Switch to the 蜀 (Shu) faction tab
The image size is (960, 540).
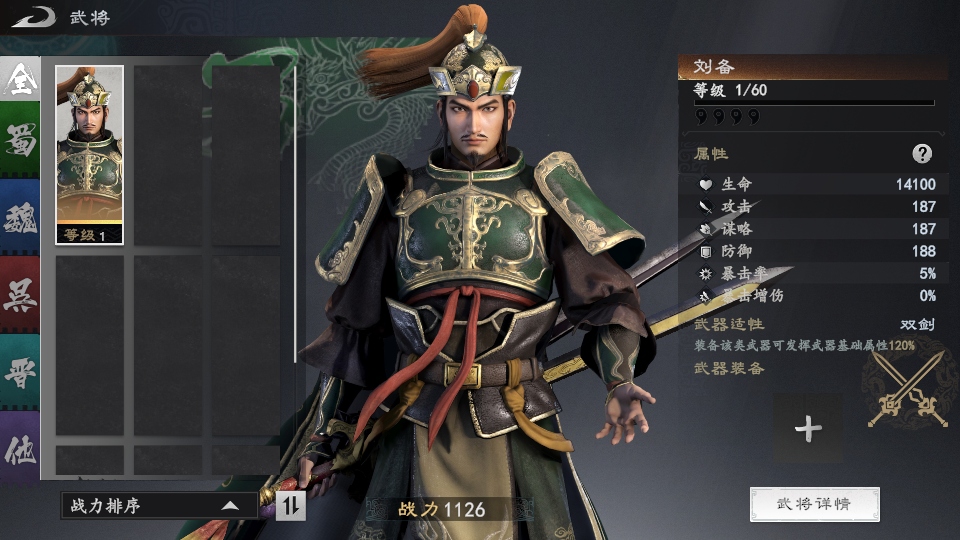tap(20, 143)
